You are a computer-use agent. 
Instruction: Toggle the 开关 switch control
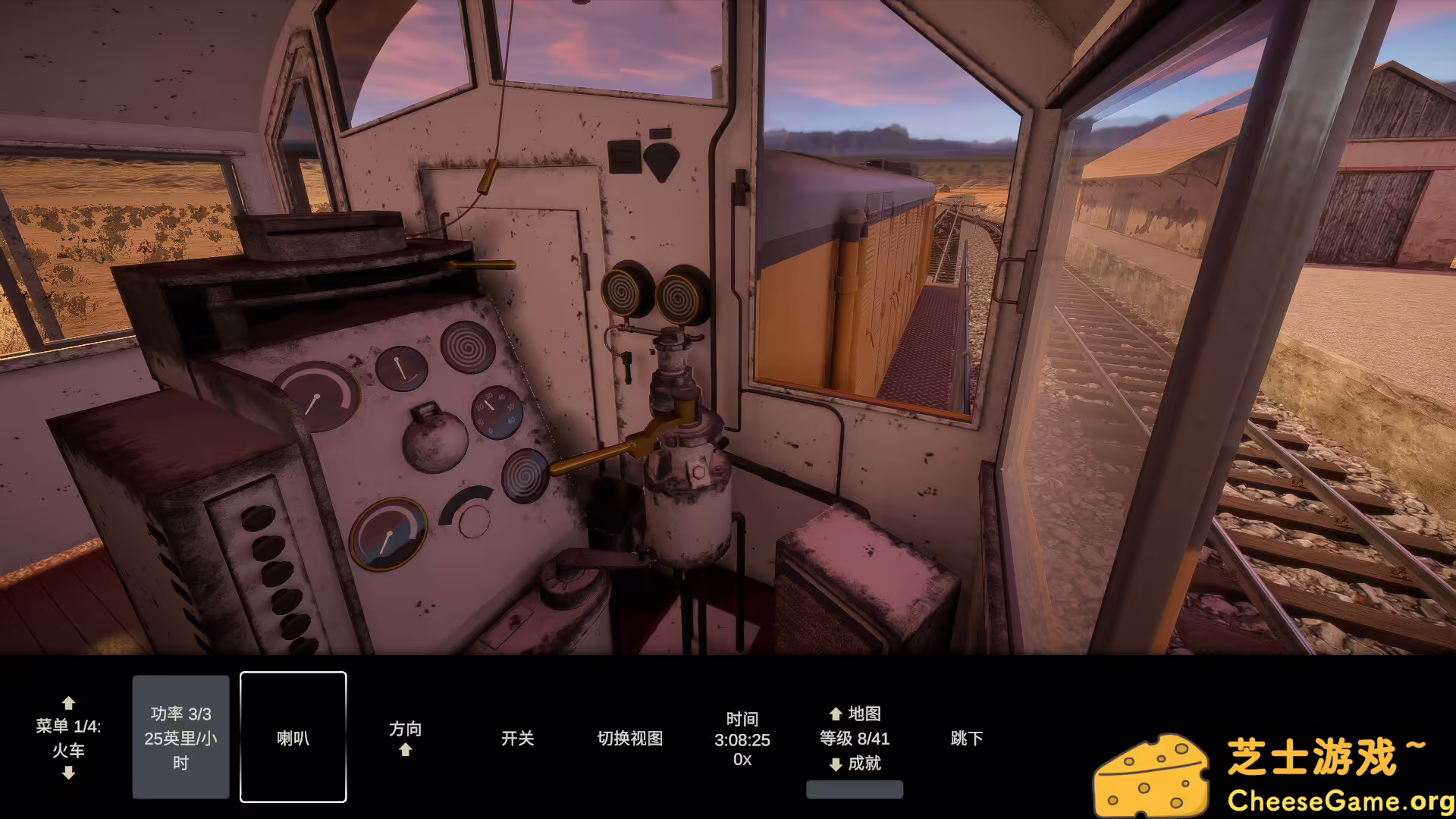click(x=517, y=738)
